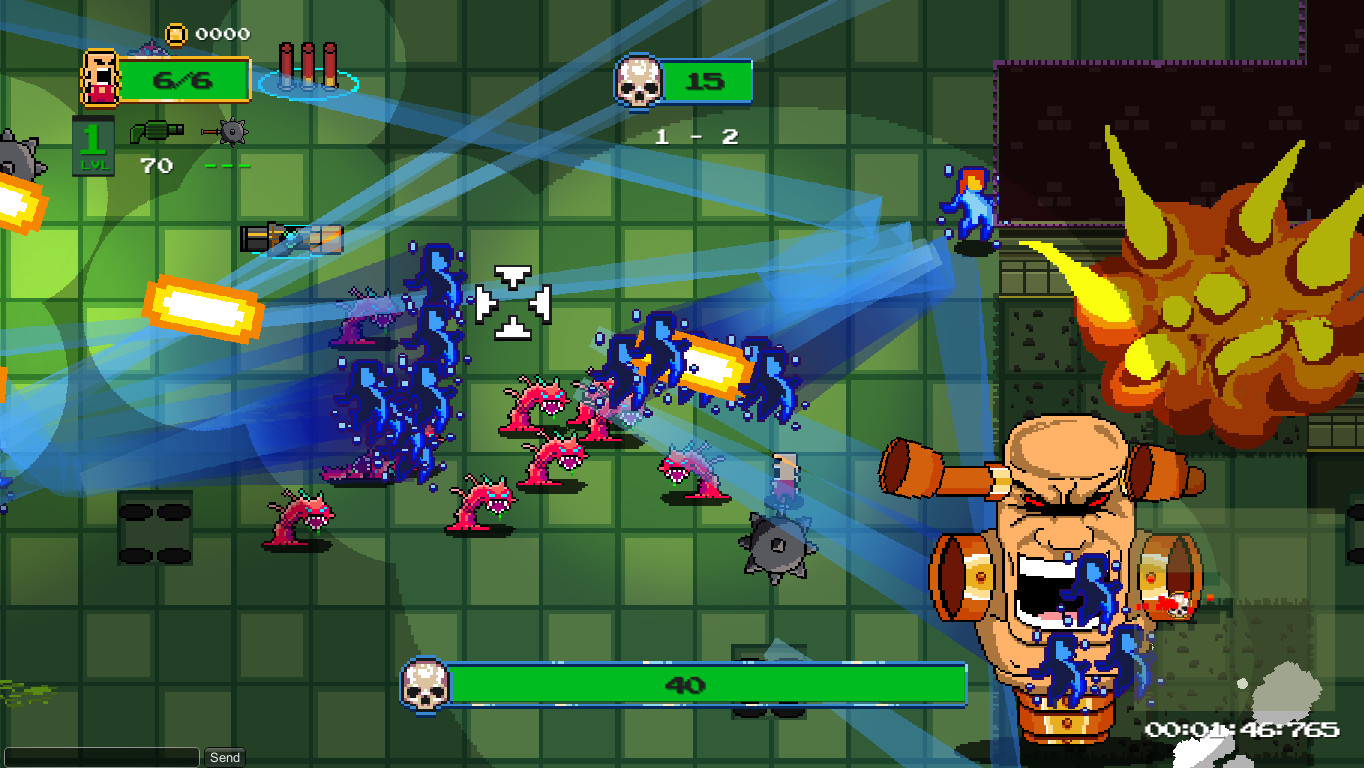The image size is (1364, 768).
Task: Click the chat message input field
Action: coord(100,757)
